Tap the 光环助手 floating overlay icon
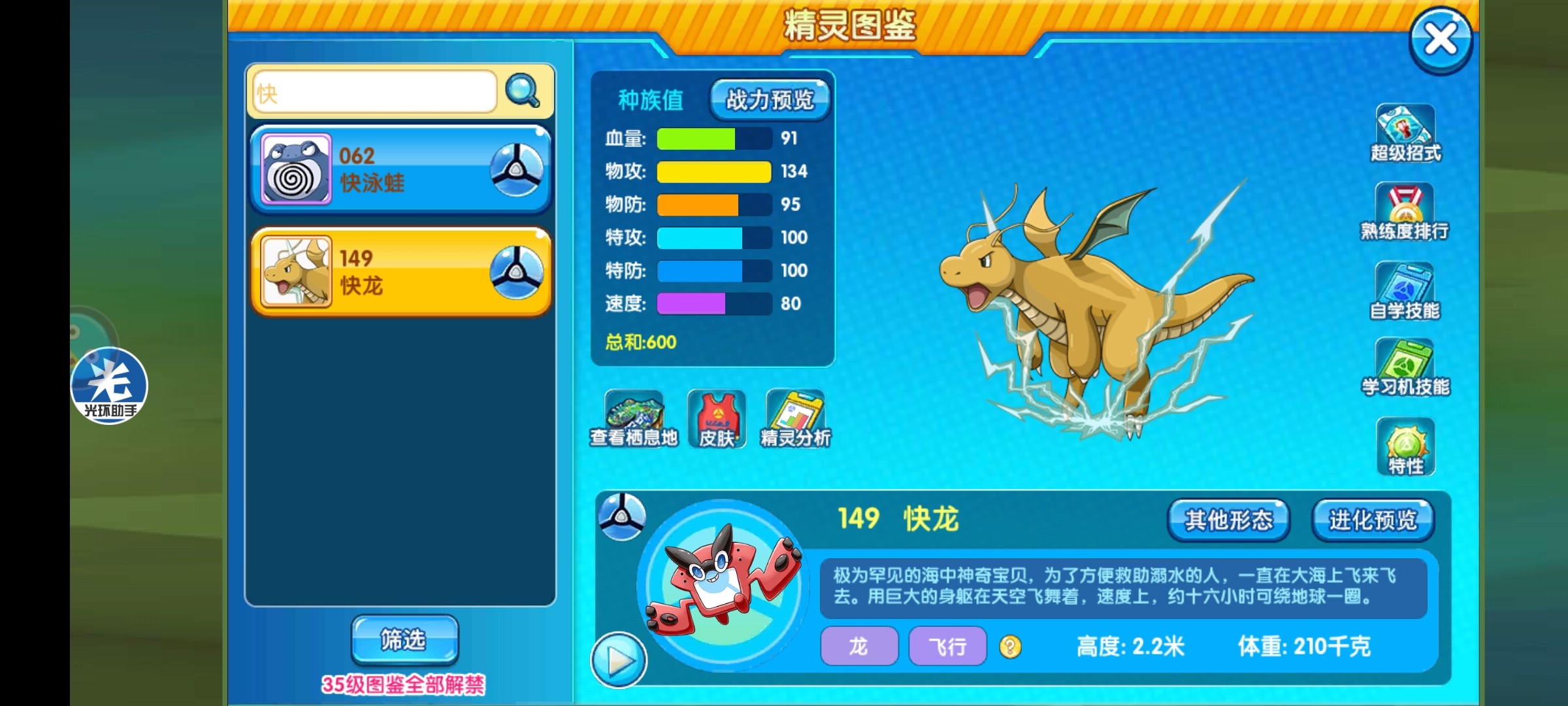 click(109, 386)
